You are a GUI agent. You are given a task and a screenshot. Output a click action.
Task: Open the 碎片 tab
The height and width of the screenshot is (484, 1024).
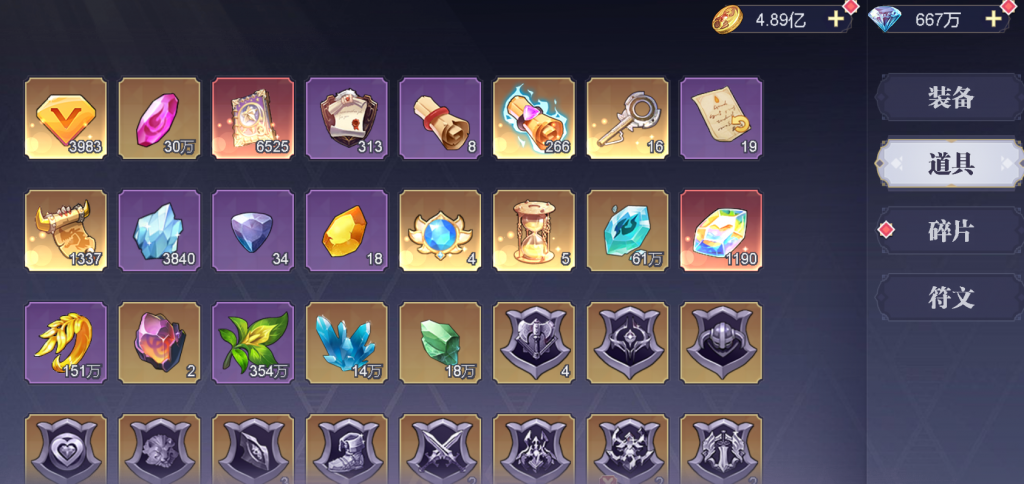click(949, 231)
